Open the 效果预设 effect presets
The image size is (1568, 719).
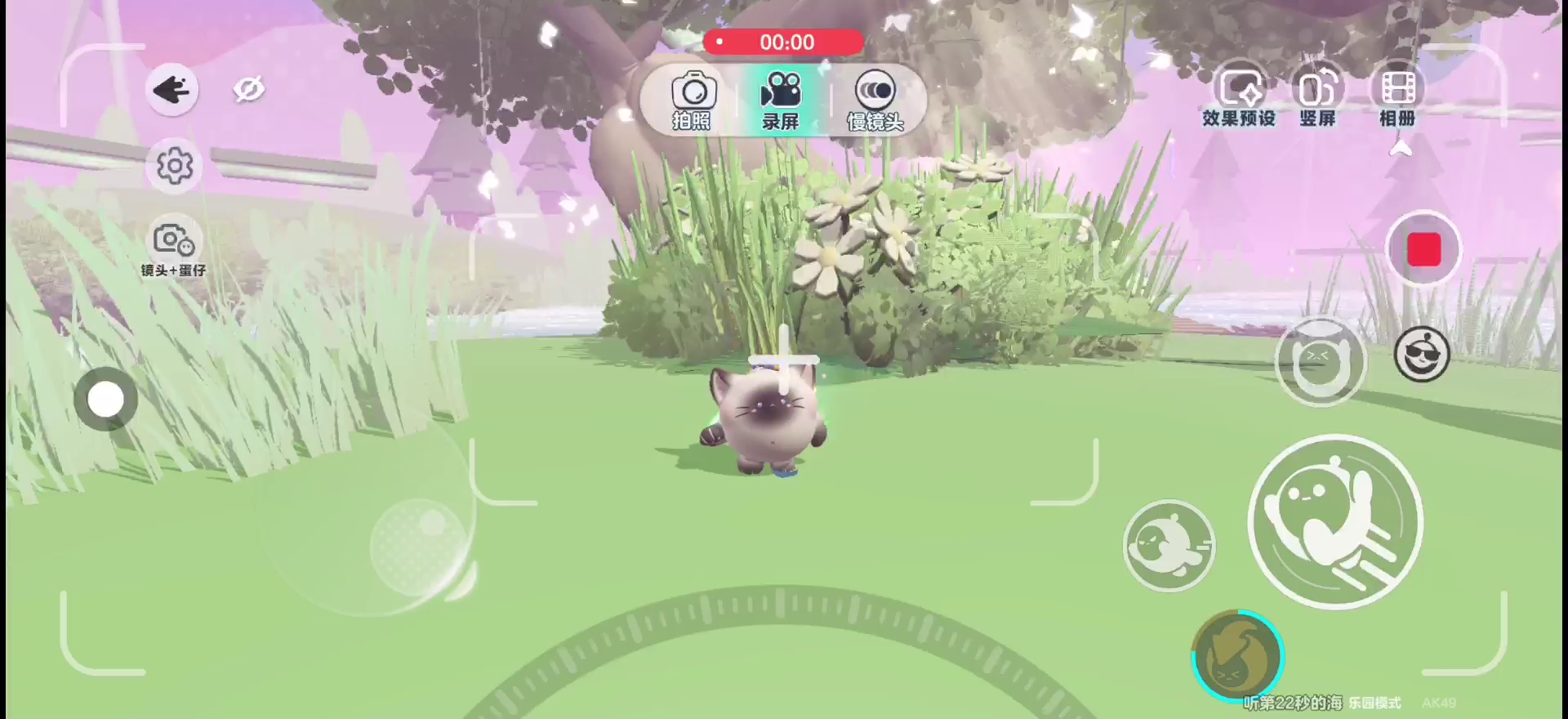(1238, 96)
